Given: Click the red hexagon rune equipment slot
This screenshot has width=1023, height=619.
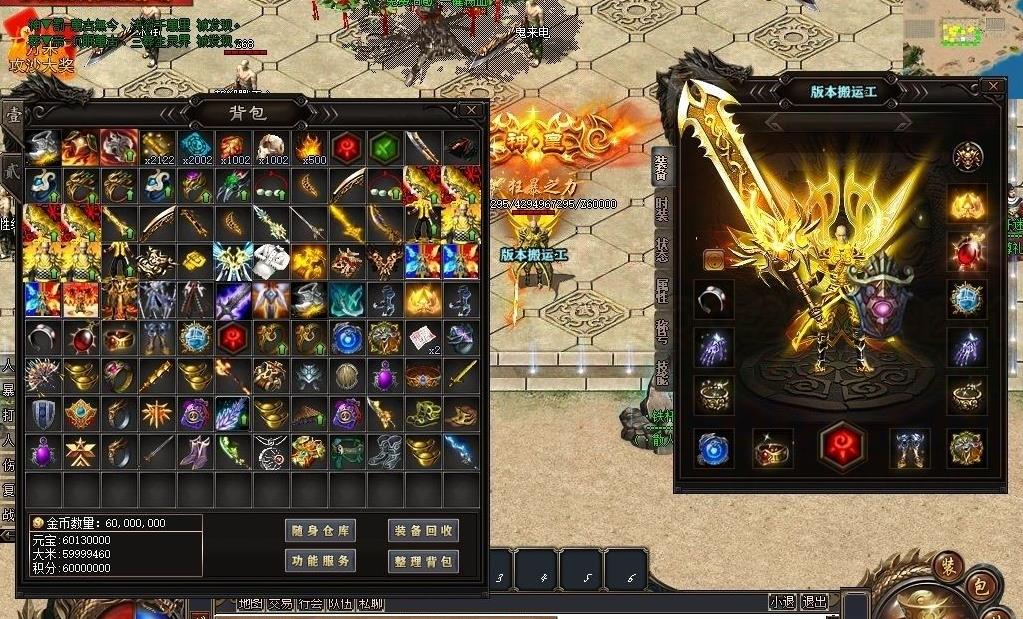Looking at the screenshot, I should (x=841, y=446).
